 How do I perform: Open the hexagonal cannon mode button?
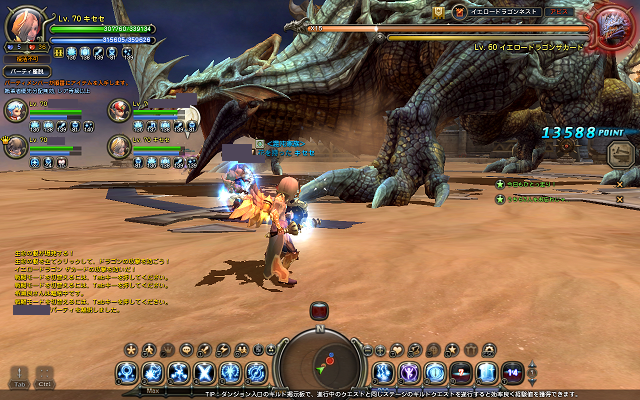pos(620,153)
